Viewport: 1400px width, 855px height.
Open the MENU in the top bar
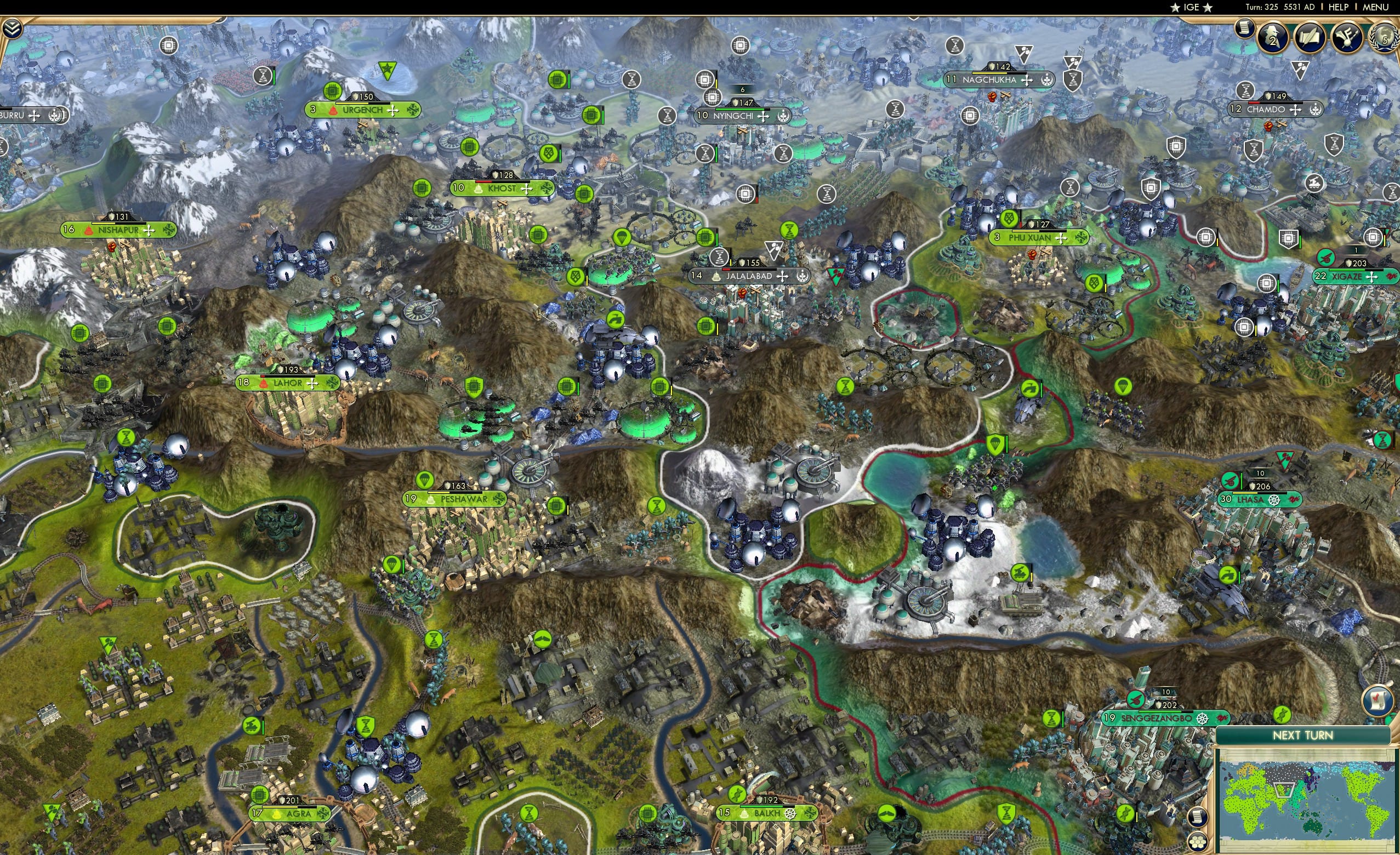(x=1375, y=7)
